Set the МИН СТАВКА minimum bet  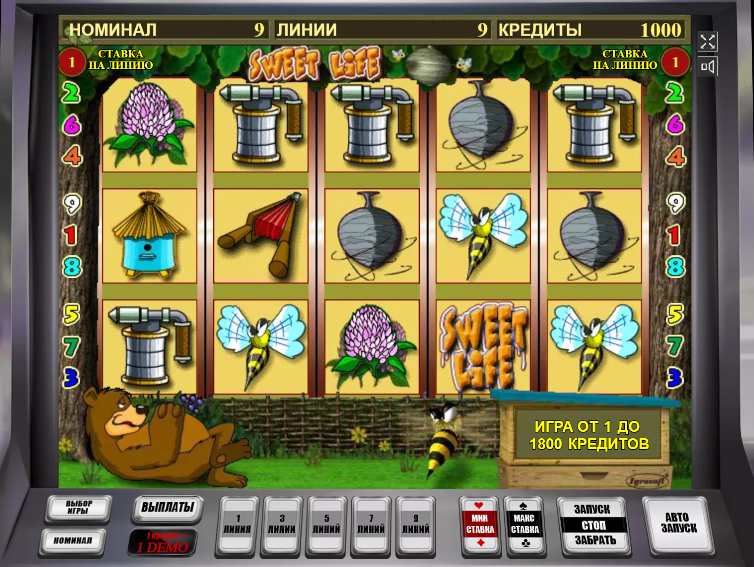click(x=479, y=525)
